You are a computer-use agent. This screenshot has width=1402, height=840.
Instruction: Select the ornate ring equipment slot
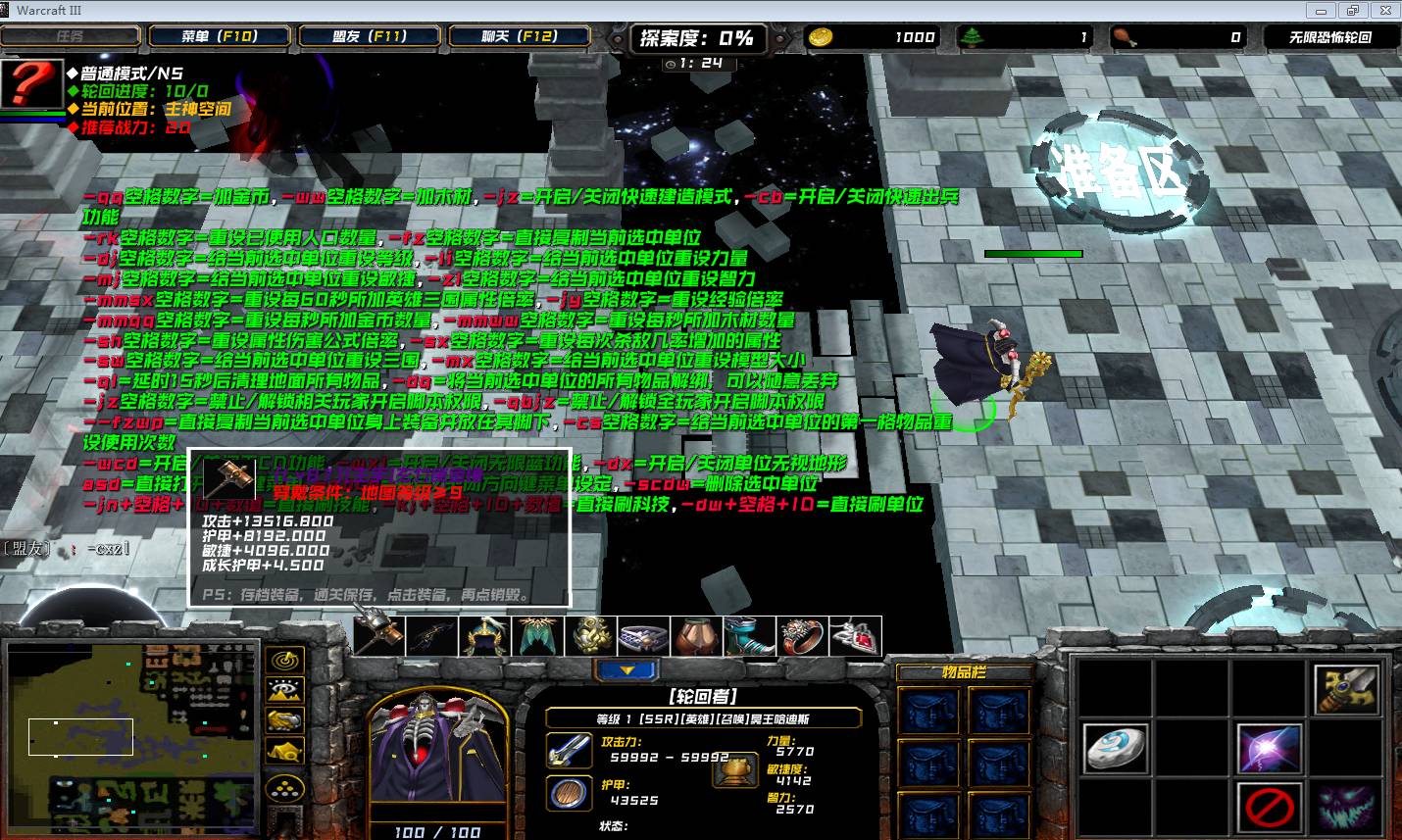click(802, 636)
